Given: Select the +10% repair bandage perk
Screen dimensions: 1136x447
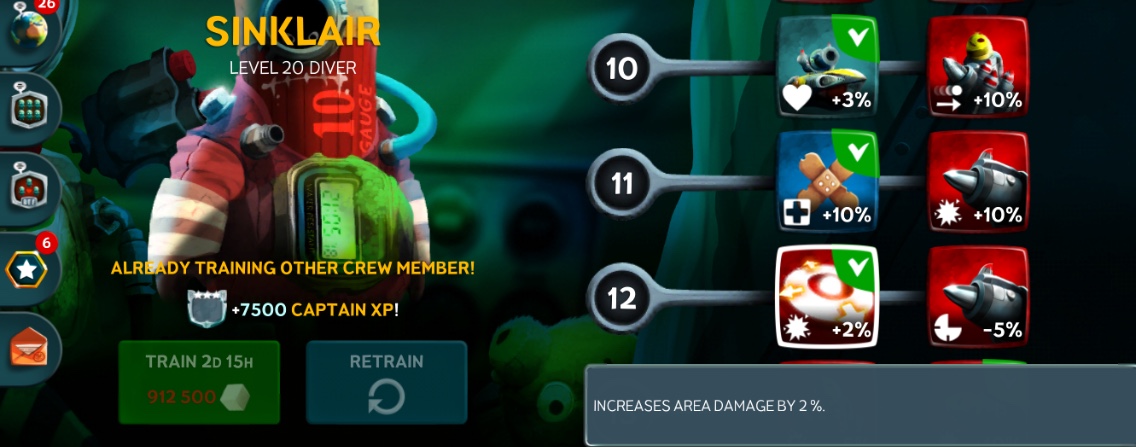Looking at the screenshot, I should [x=827, y=180].
